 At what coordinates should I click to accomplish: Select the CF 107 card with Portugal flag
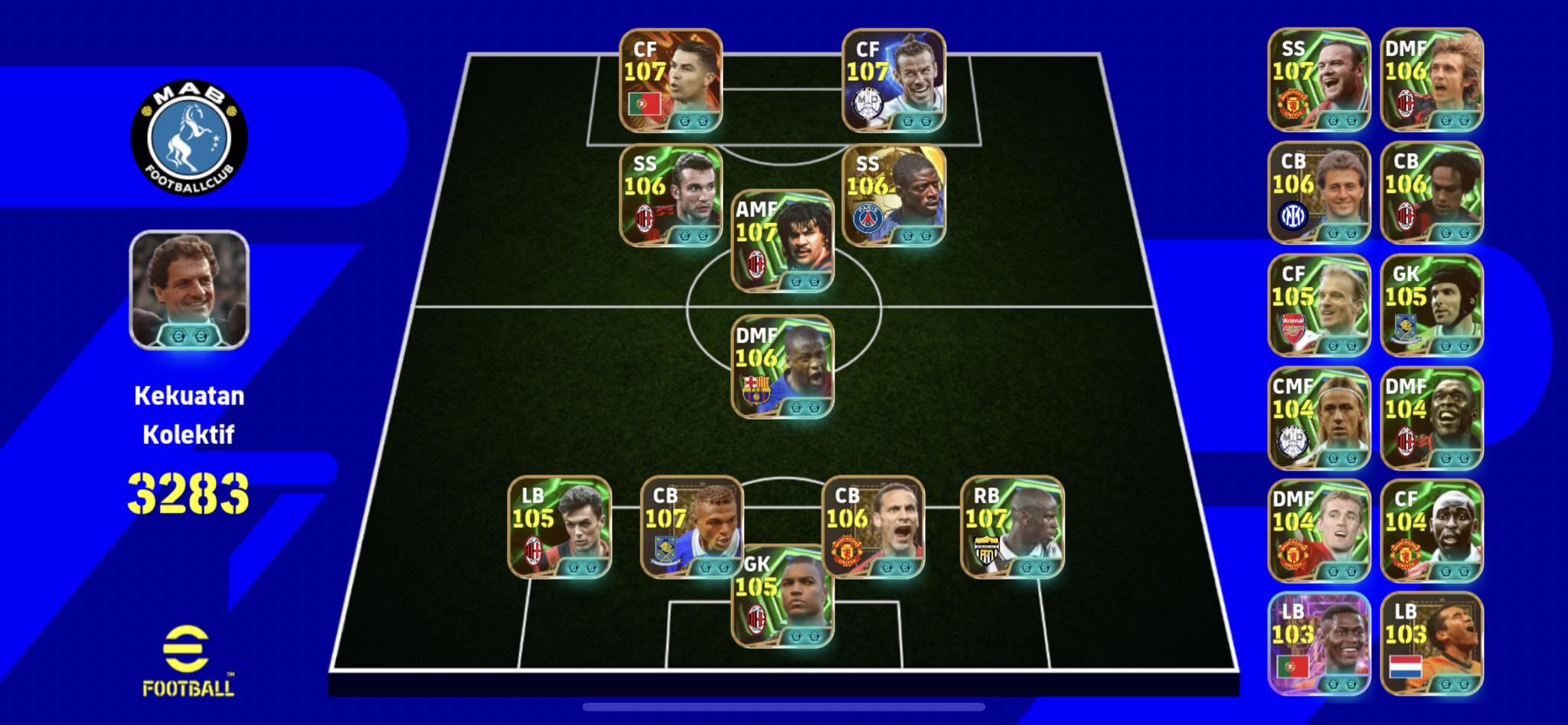coord(670,80)
